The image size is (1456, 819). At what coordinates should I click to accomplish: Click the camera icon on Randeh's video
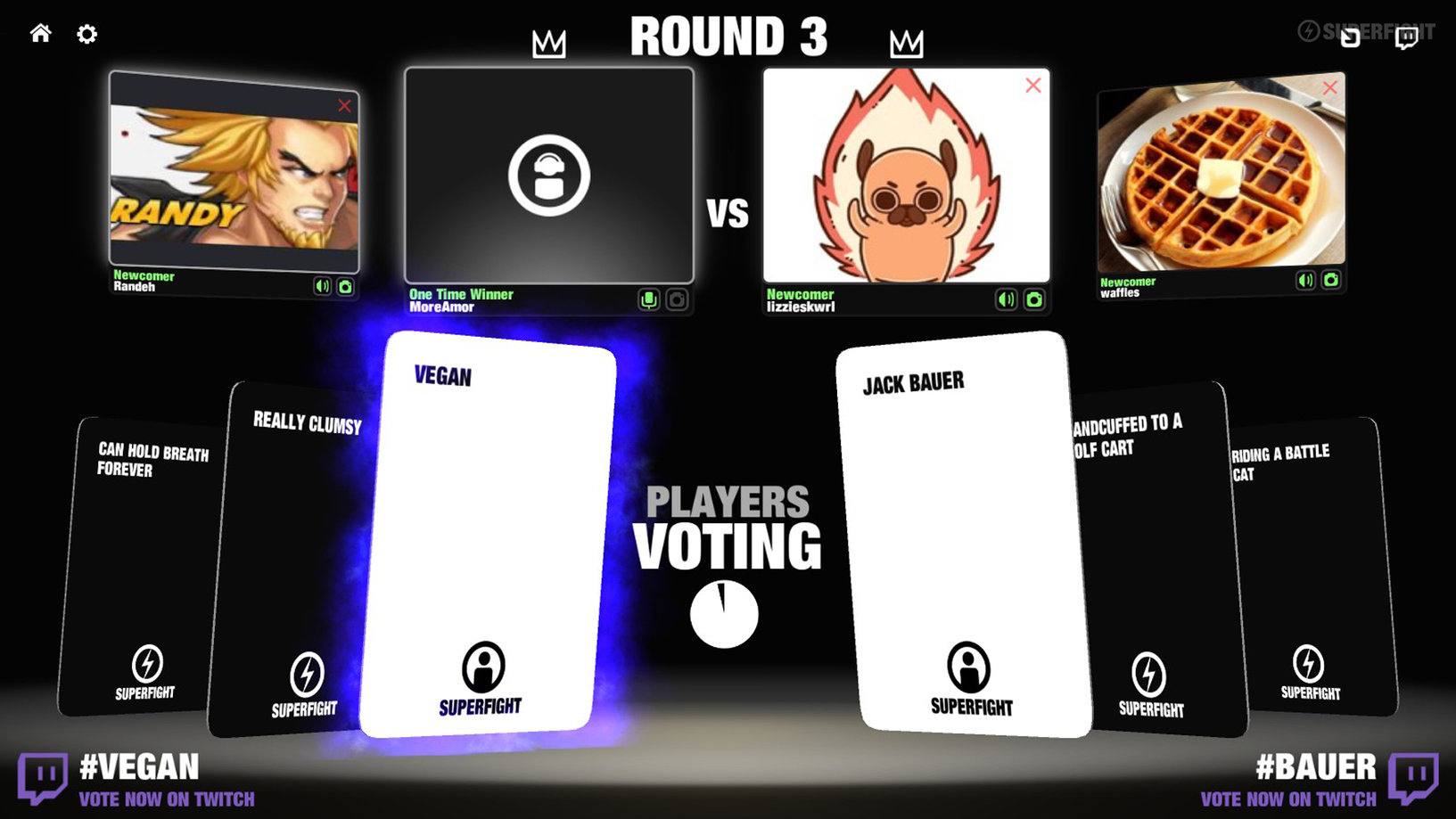pyautogui.click(x=347, y=287)
